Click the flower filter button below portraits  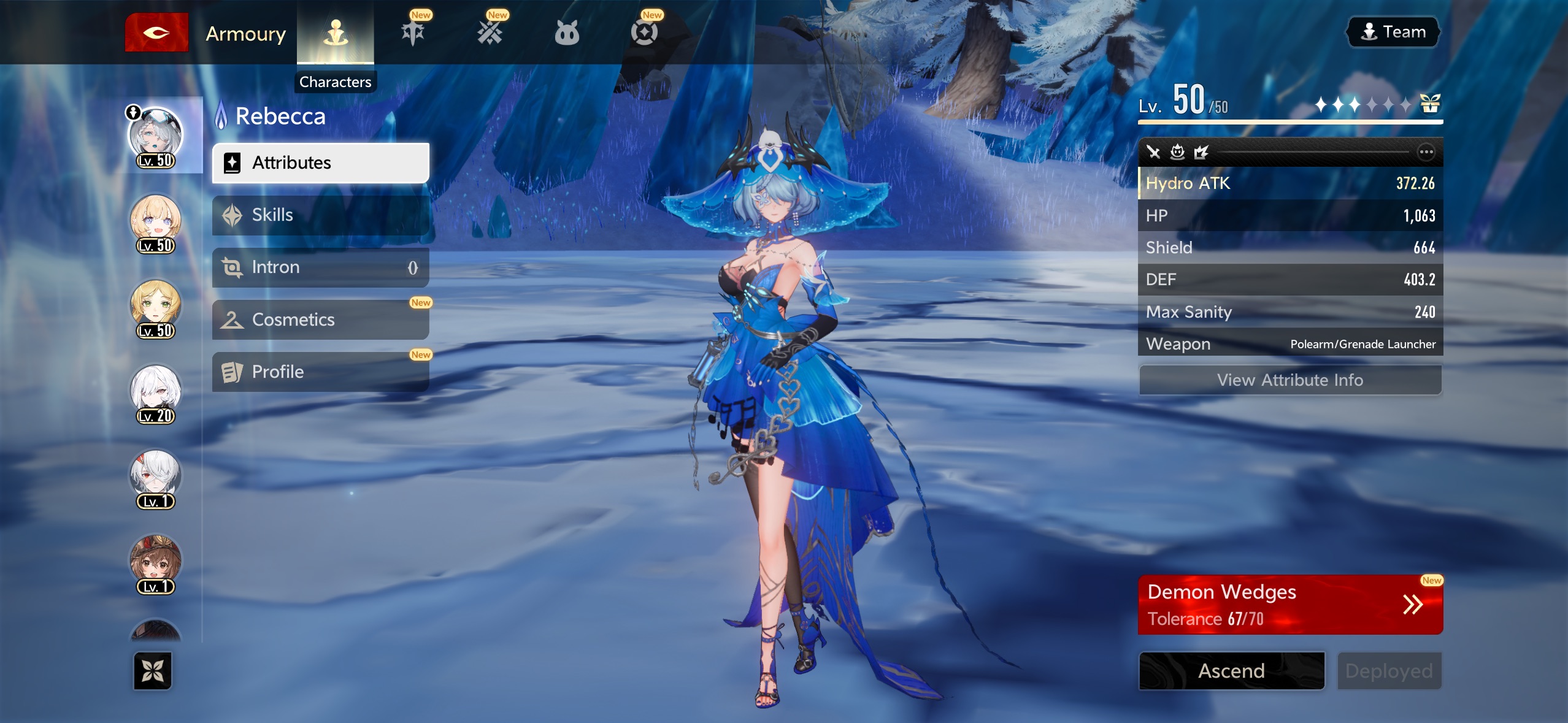153,670
